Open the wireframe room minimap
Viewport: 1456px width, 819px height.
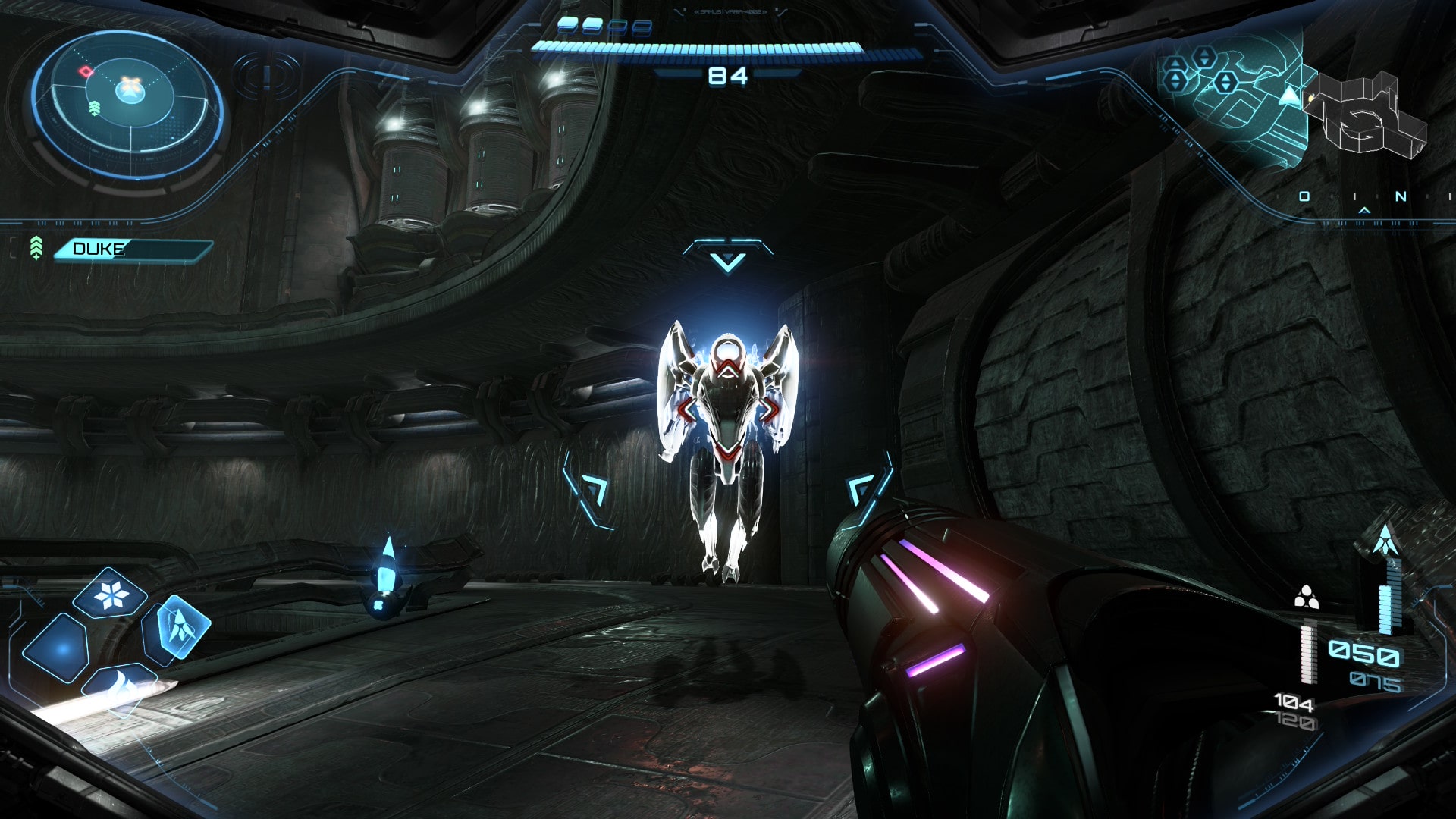(1365, 114)
